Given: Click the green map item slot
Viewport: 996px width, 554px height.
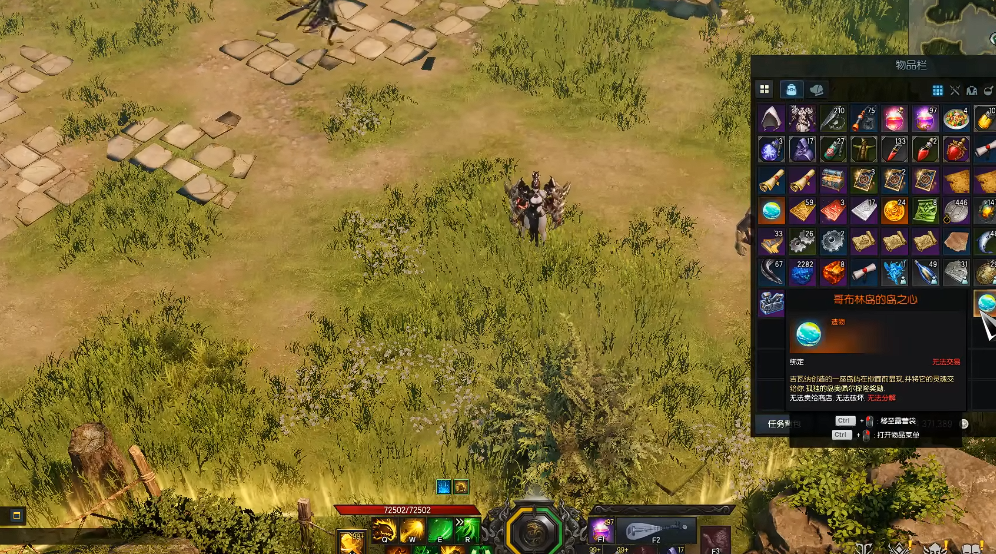Looking at the screenshot, I should point(925,211).
